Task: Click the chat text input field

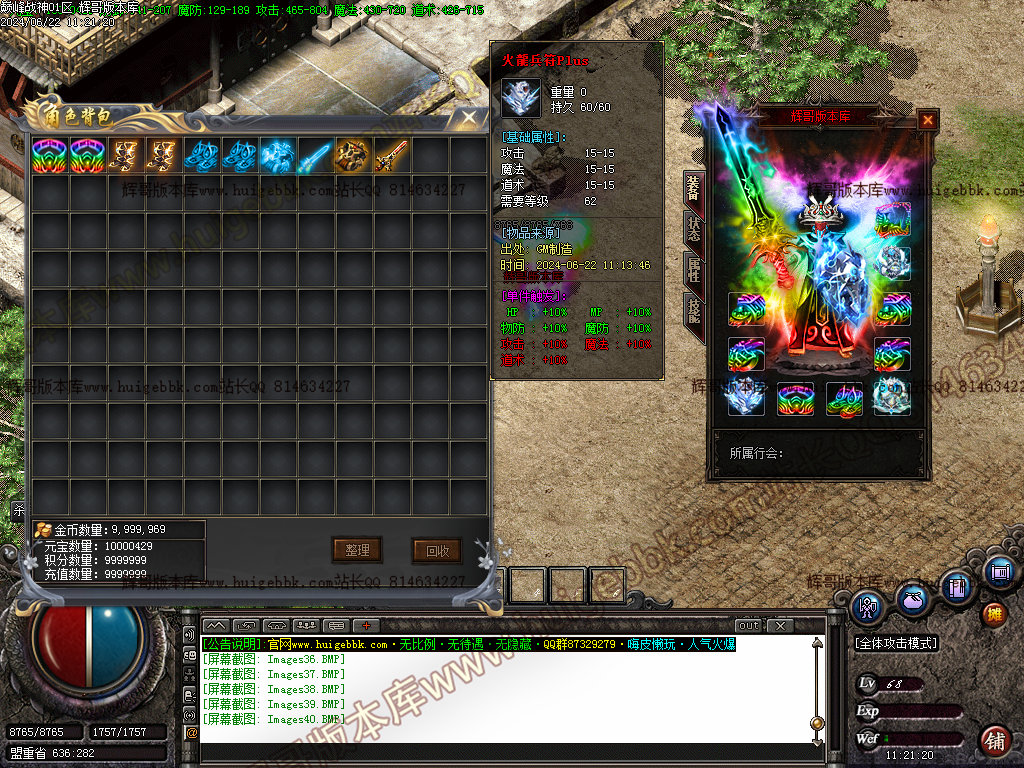Action: click(x=500, y=750)
